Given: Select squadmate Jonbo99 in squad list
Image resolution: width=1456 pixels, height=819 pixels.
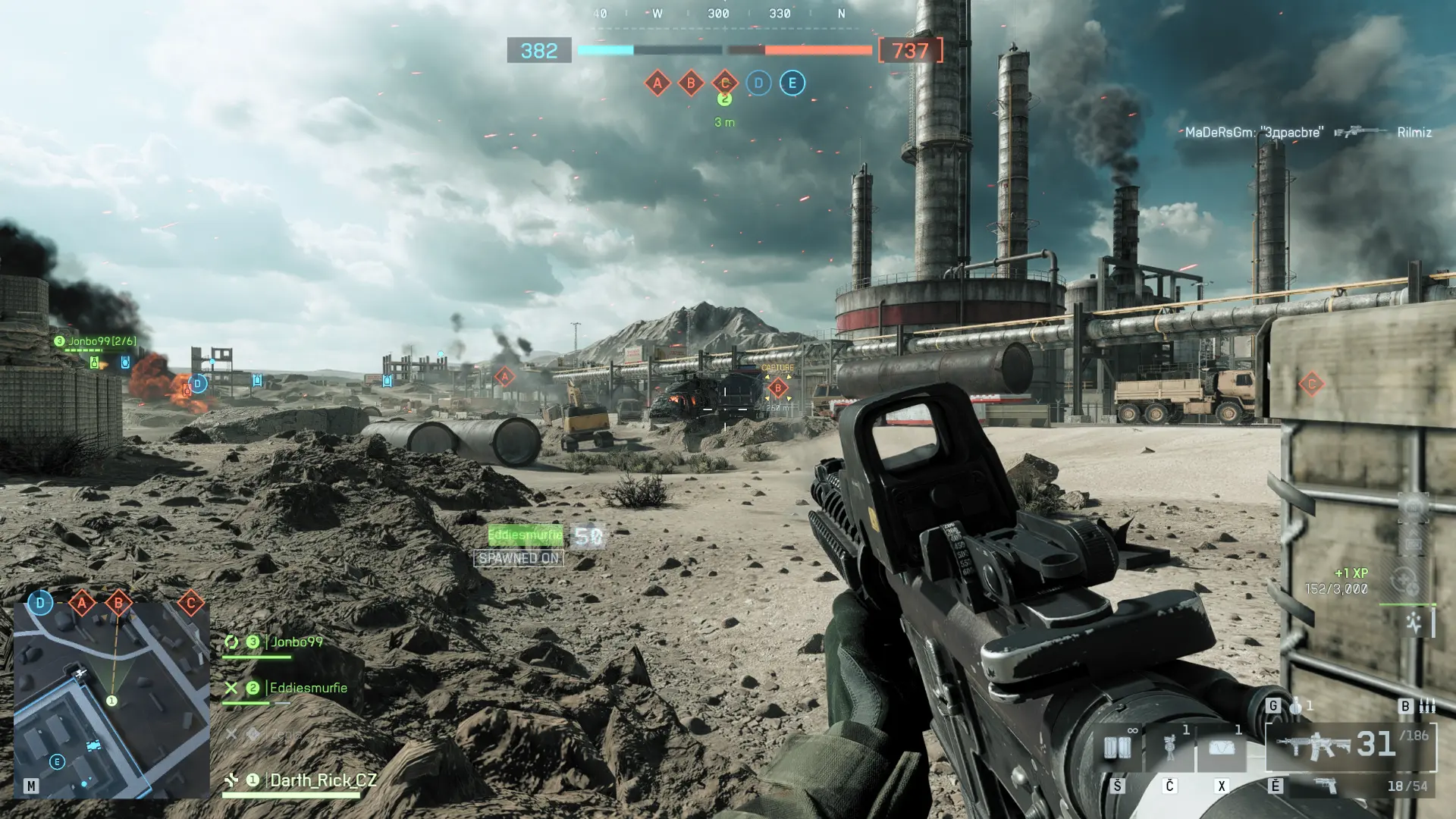Looking at the screenshot, I should (x=297, y=642).
